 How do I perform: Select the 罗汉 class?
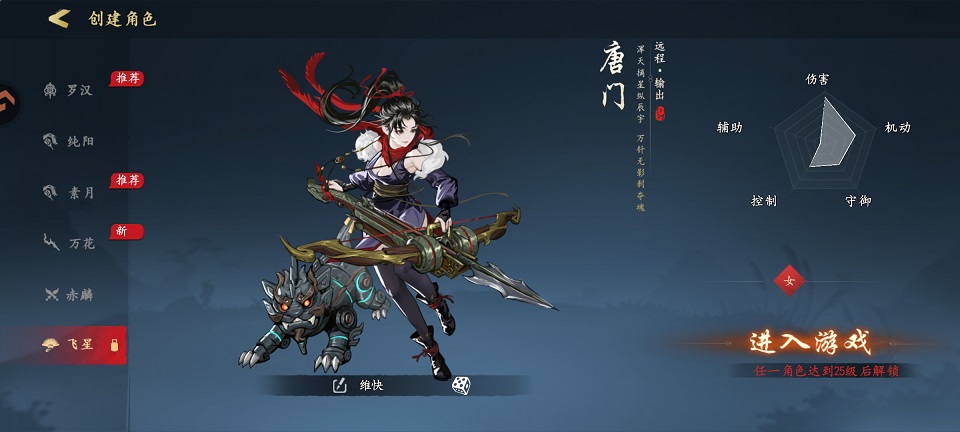[x=68, y=91]
